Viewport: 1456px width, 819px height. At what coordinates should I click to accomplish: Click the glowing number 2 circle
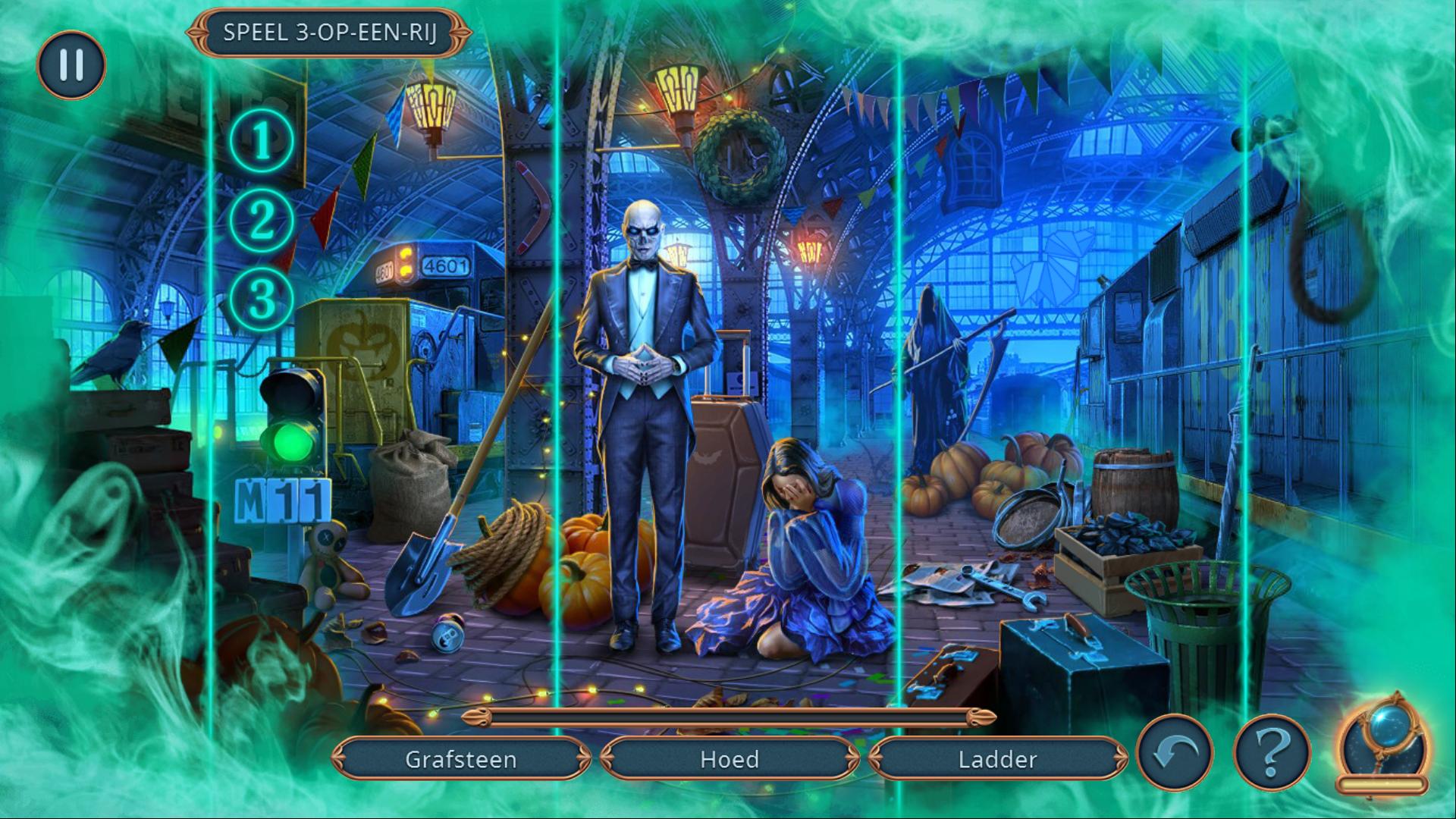262,220
